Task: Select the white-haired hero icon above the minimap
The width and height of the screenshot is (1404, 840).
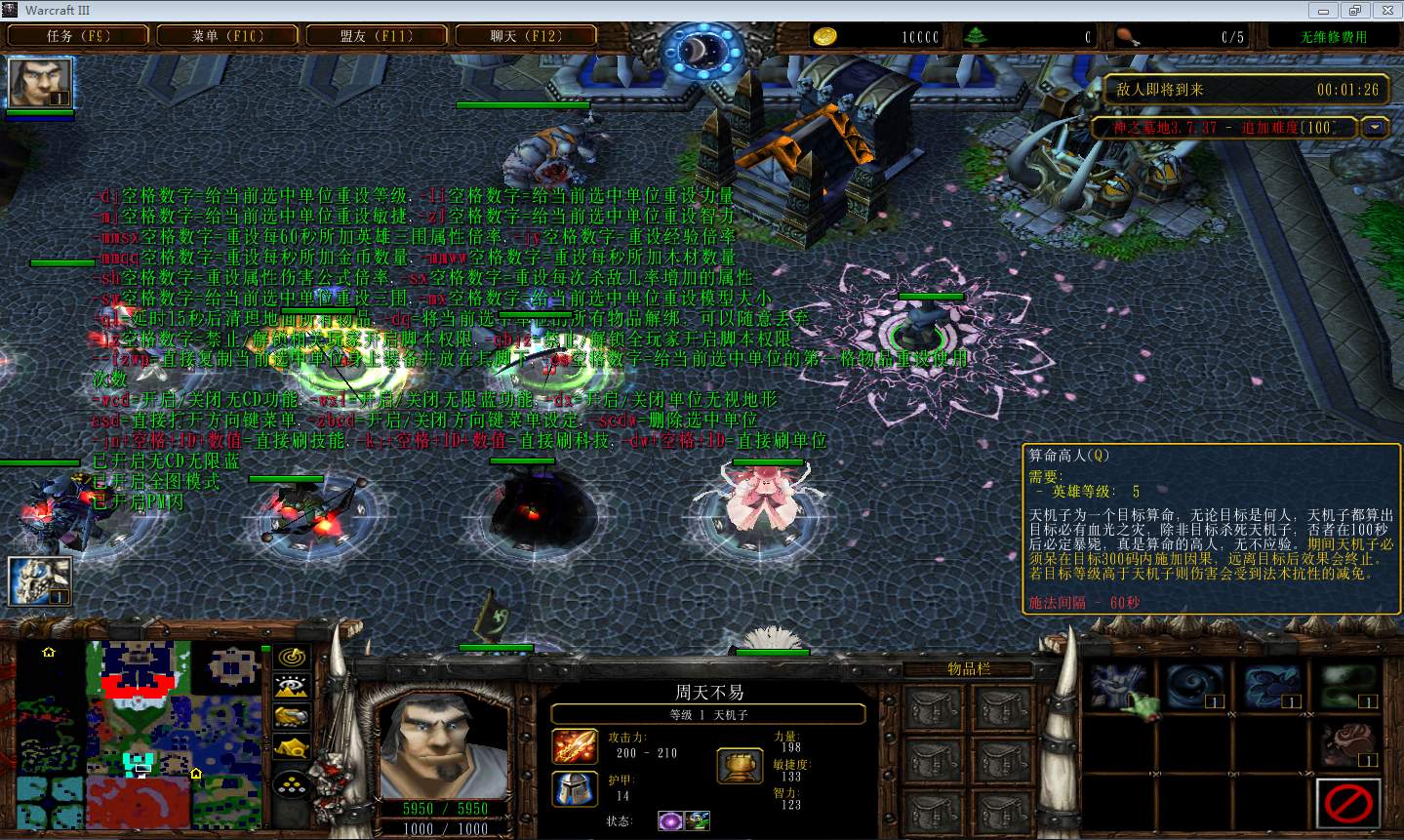Action: (40, 581)
